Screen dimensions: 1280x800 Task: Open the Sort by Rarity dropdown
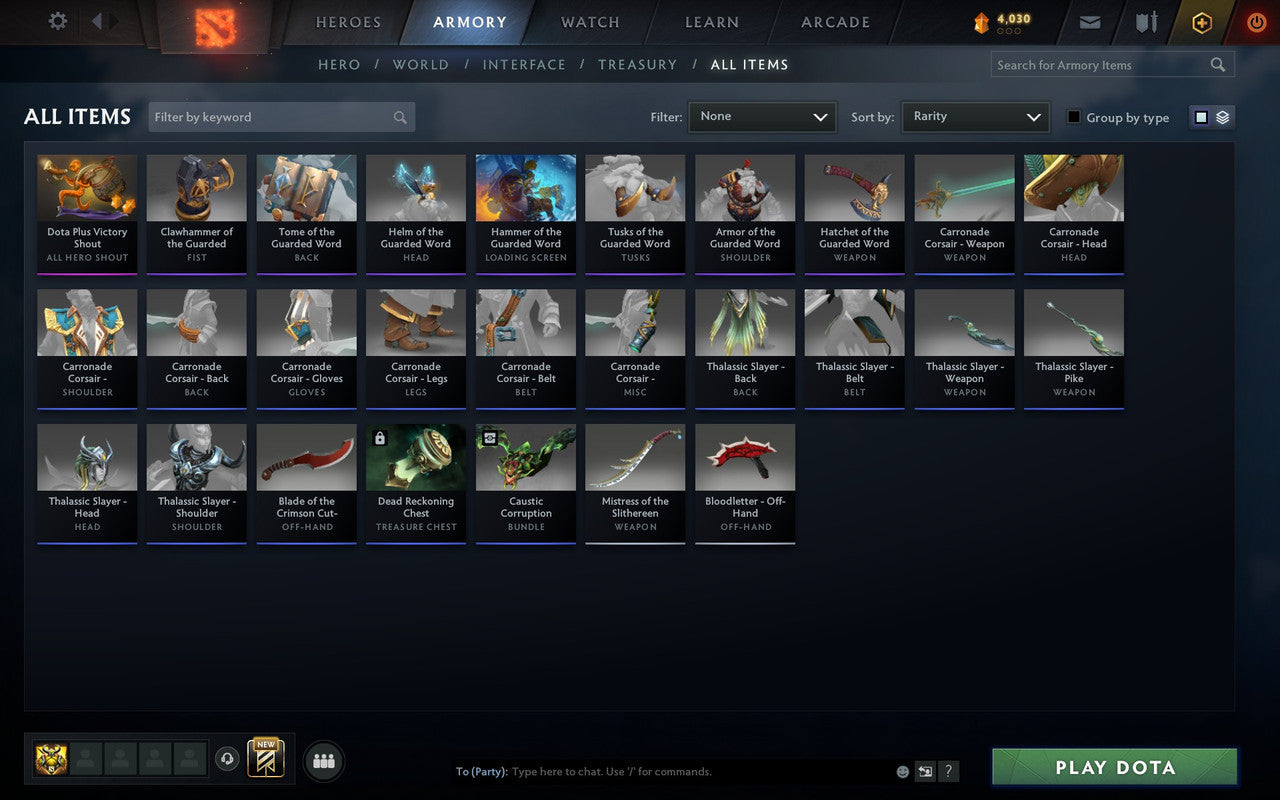[x=975, y=116]
